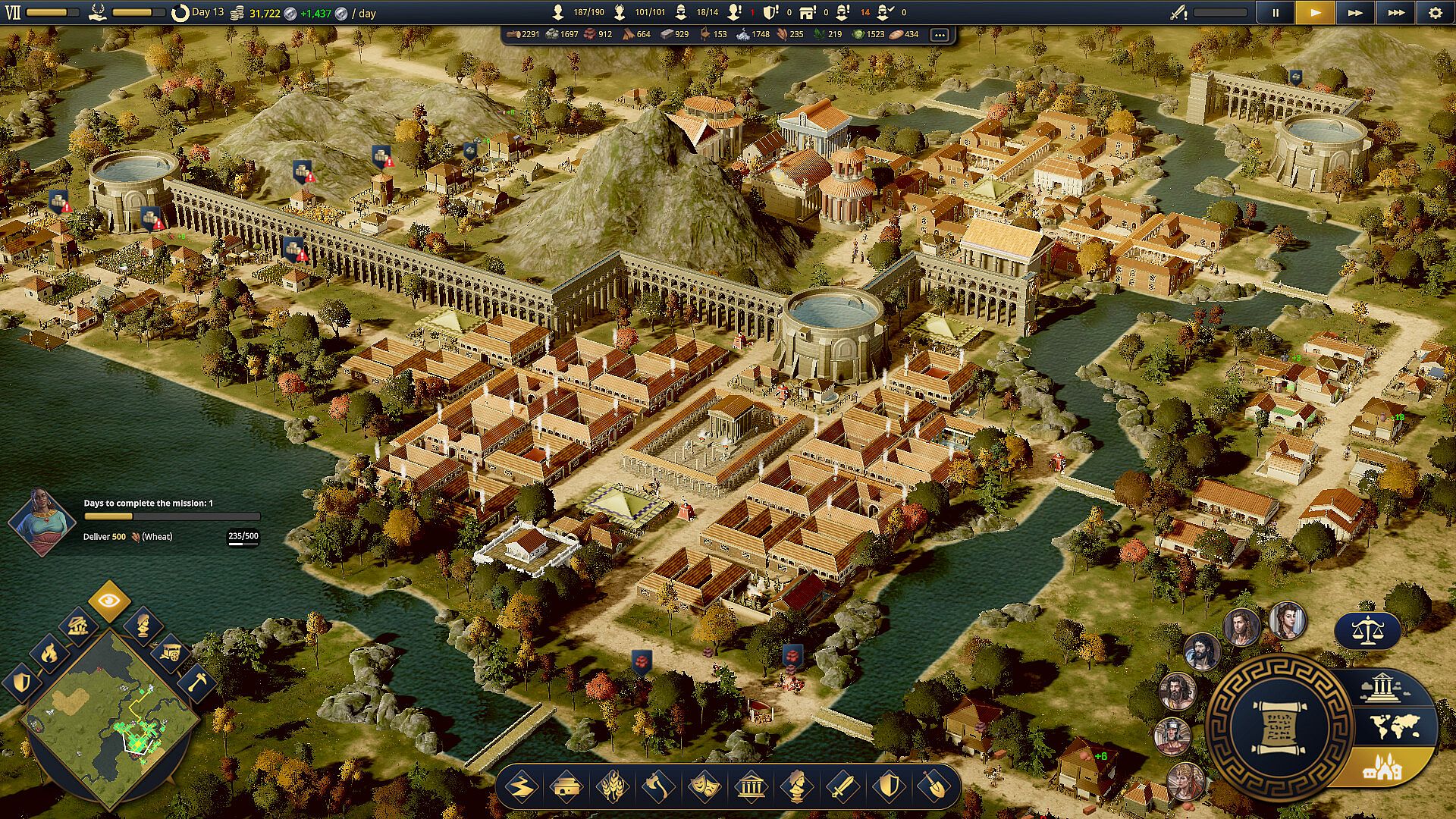Expand the resource bar with three dots
The height and width of the screenshot is (819, 1456).
[x=940, y=35]
